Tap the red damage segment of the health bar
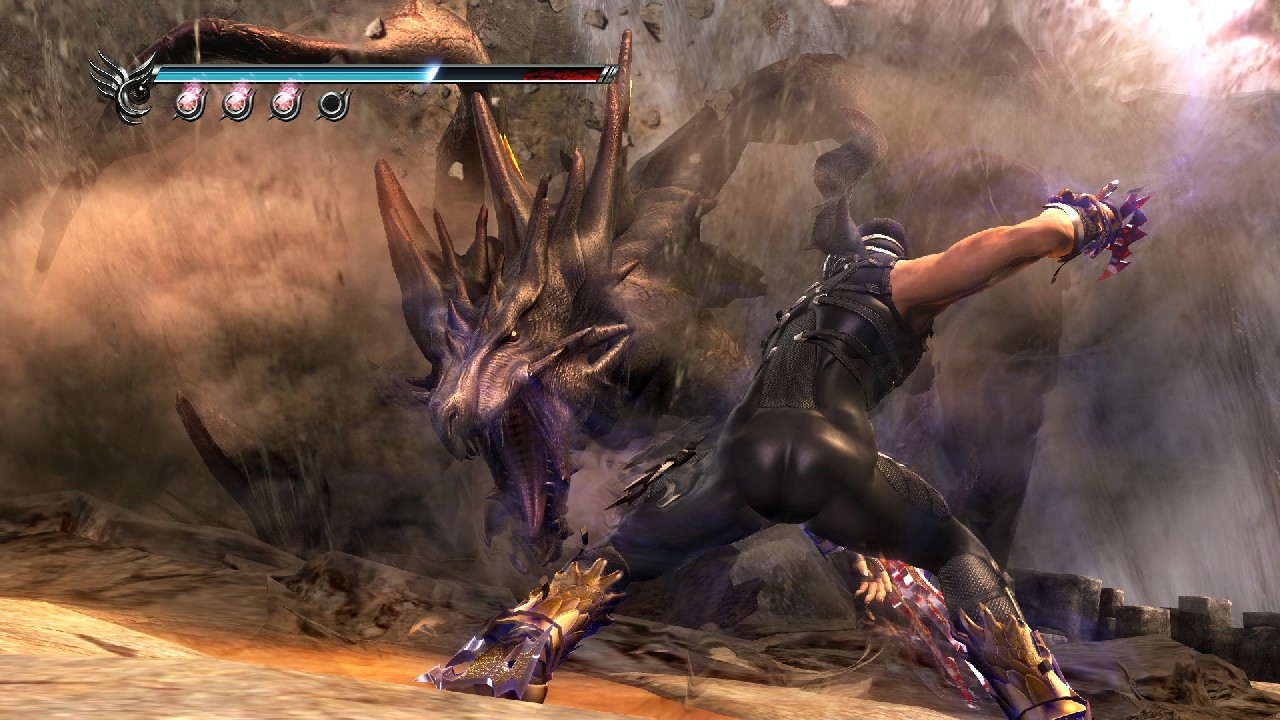The width and height of the screenshot is (1280, 720). click(x=556, y=74)
